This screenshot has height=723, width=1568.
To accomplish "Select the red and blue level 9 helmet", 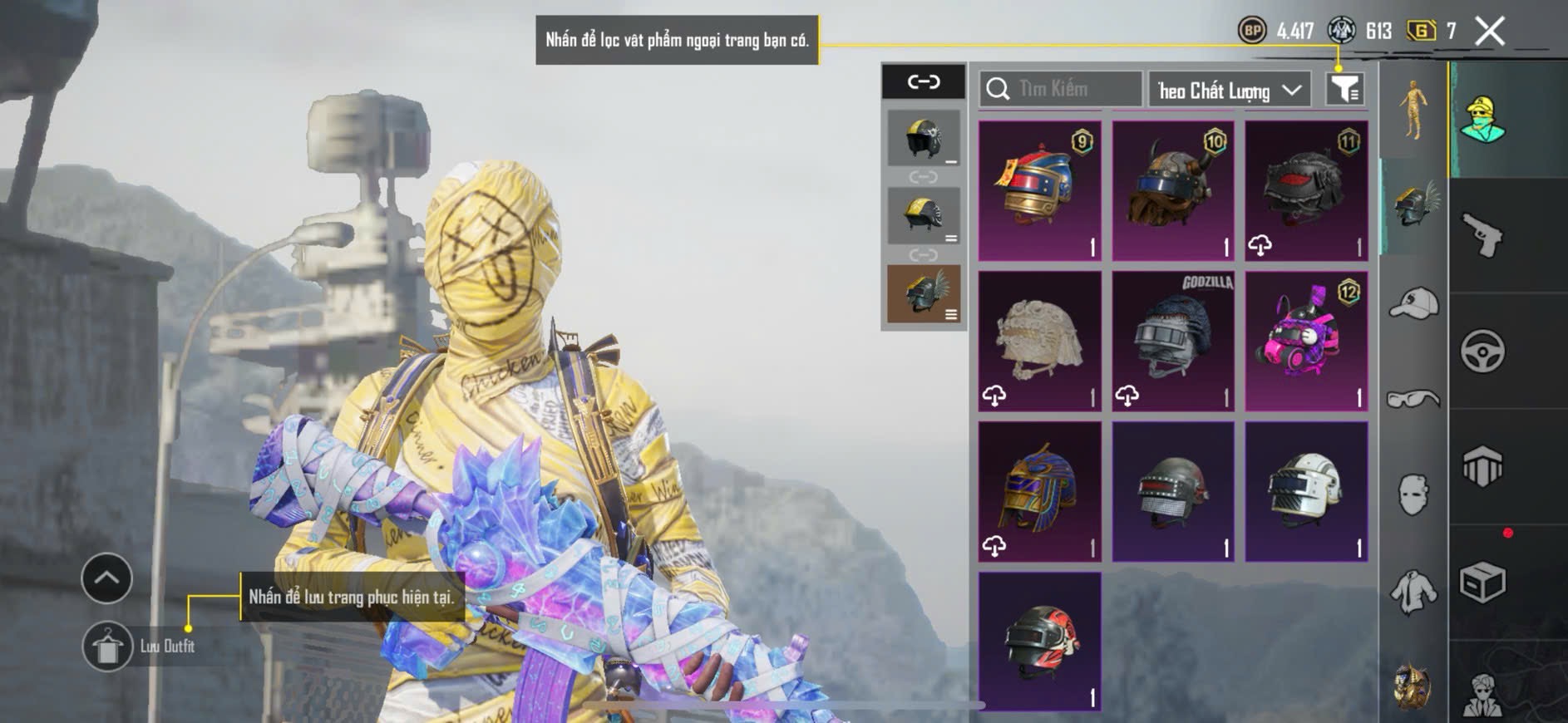I will [1039, 190].
